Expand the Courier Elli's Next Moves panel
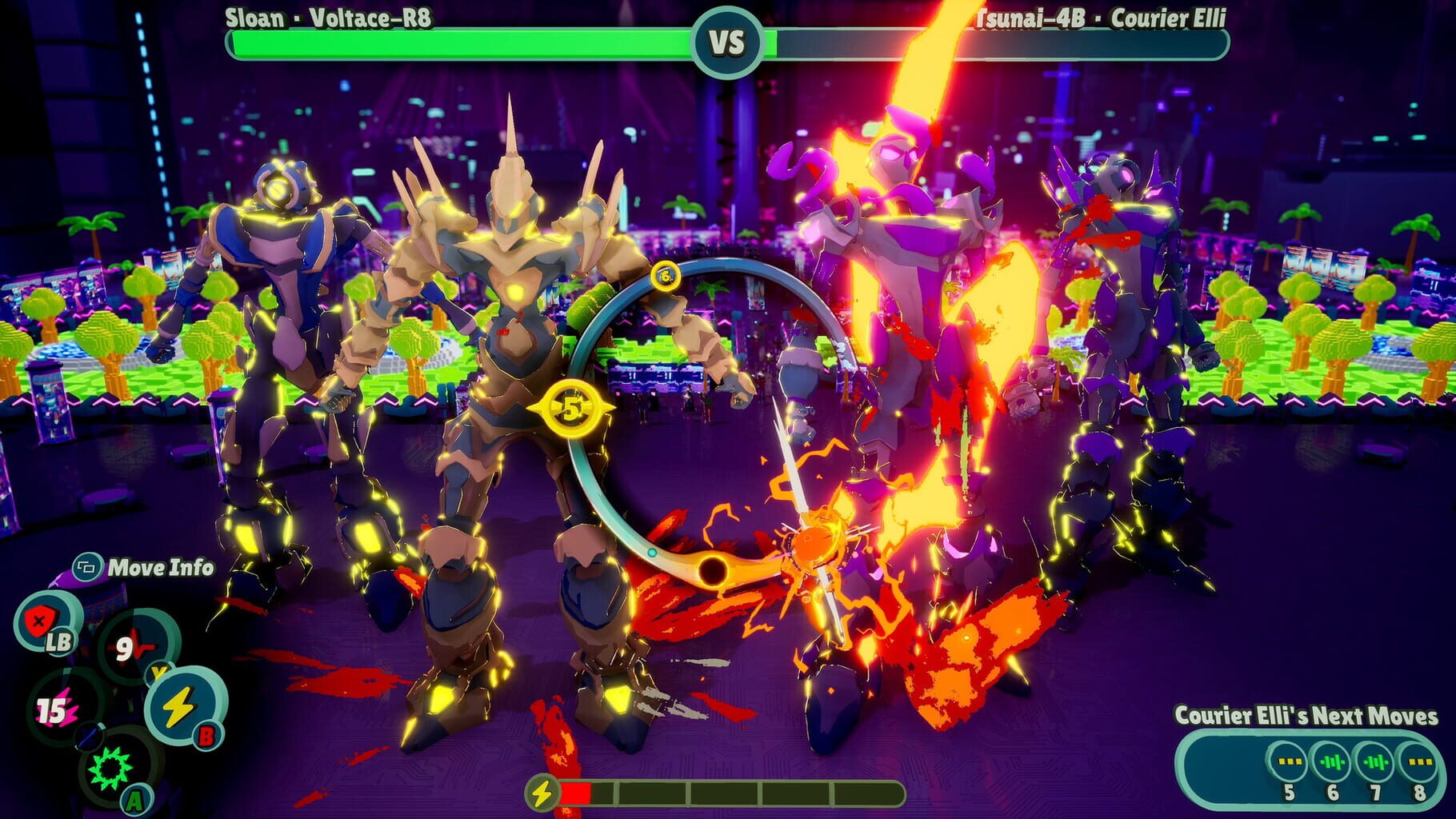This screenshot has width=1456, height=819. (1306, 715)
